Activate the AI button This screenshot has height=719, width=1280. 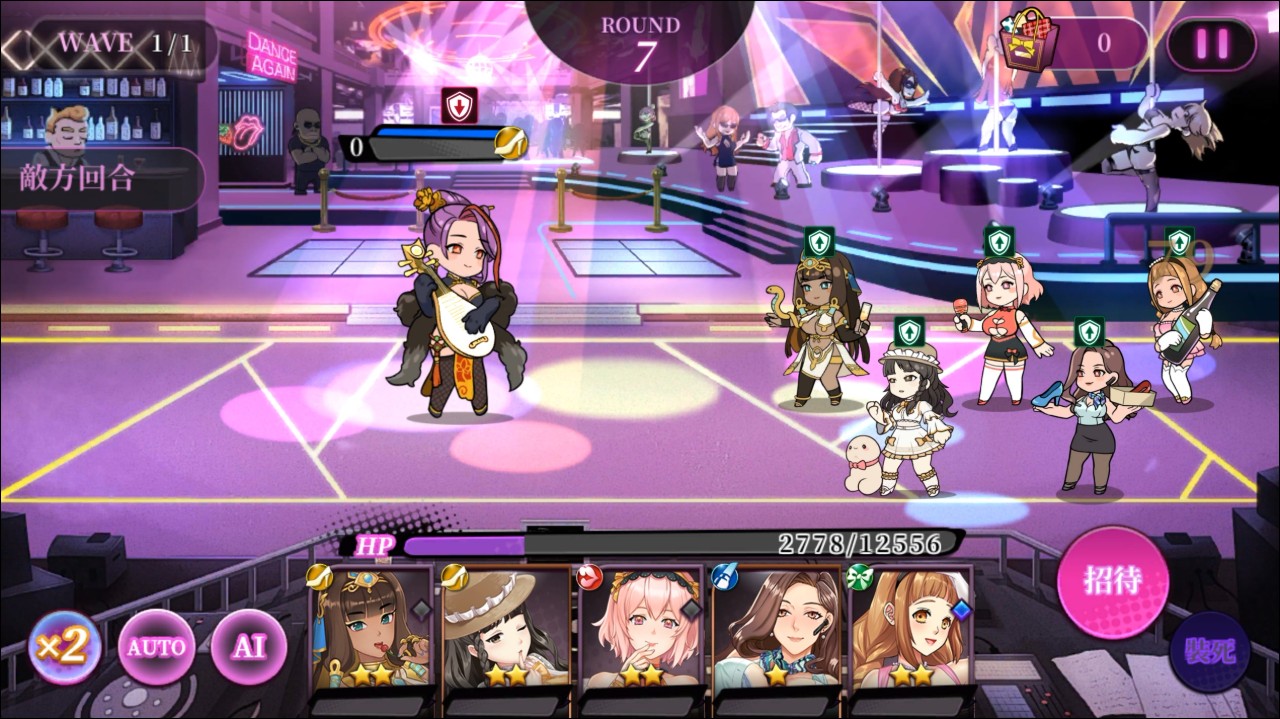[x=247, y=647]
